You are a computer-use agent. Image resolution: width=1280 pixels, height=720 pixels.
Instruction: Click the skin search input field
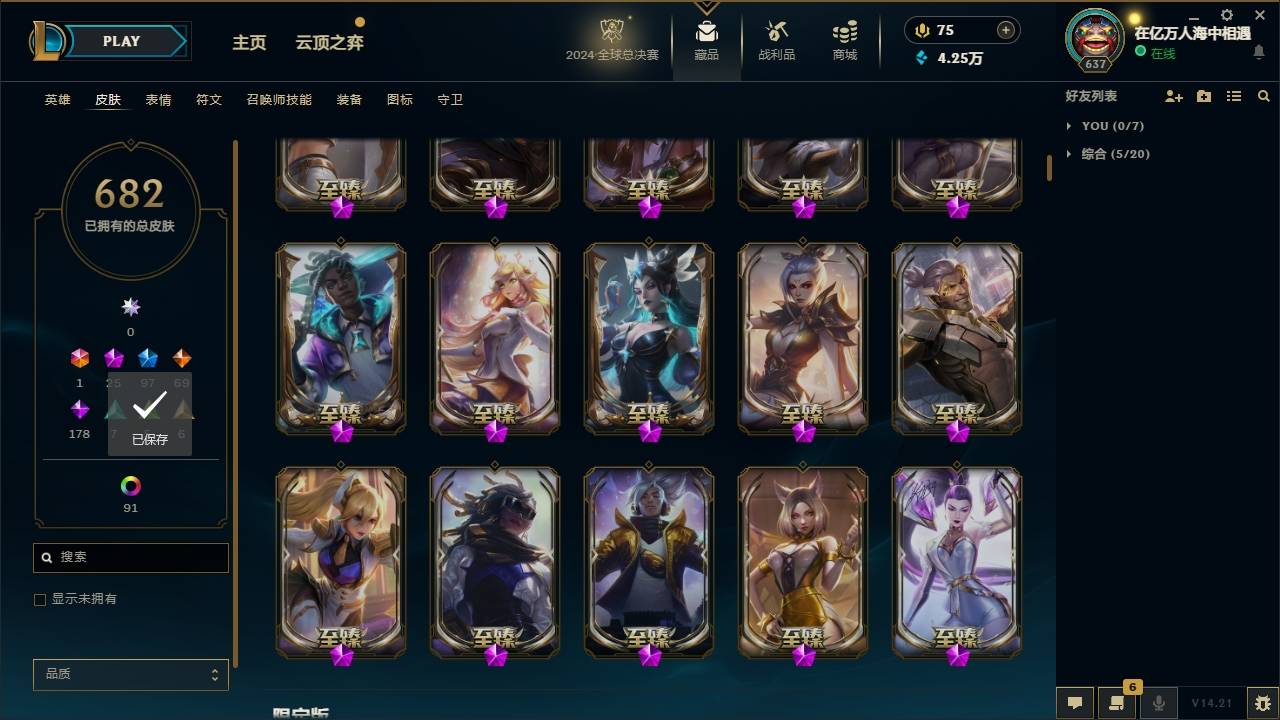pyautogui.click(x=130, y=557)
